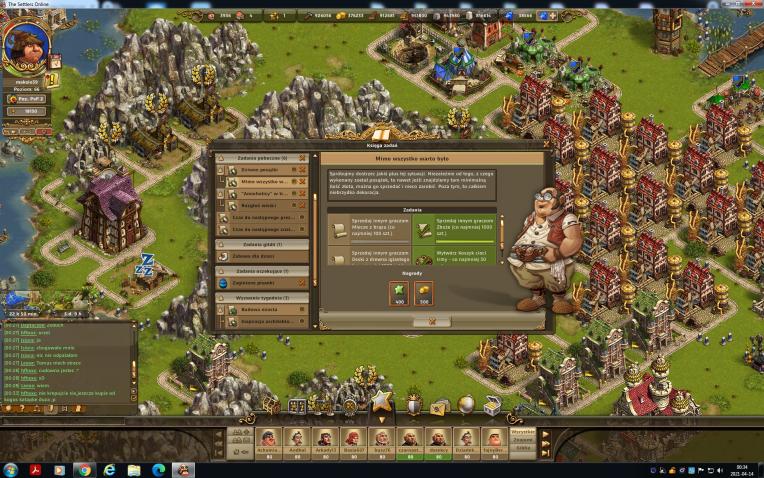Click the gold coins reward icon
This screenshot has height=478, width=764.
(423, 292)
